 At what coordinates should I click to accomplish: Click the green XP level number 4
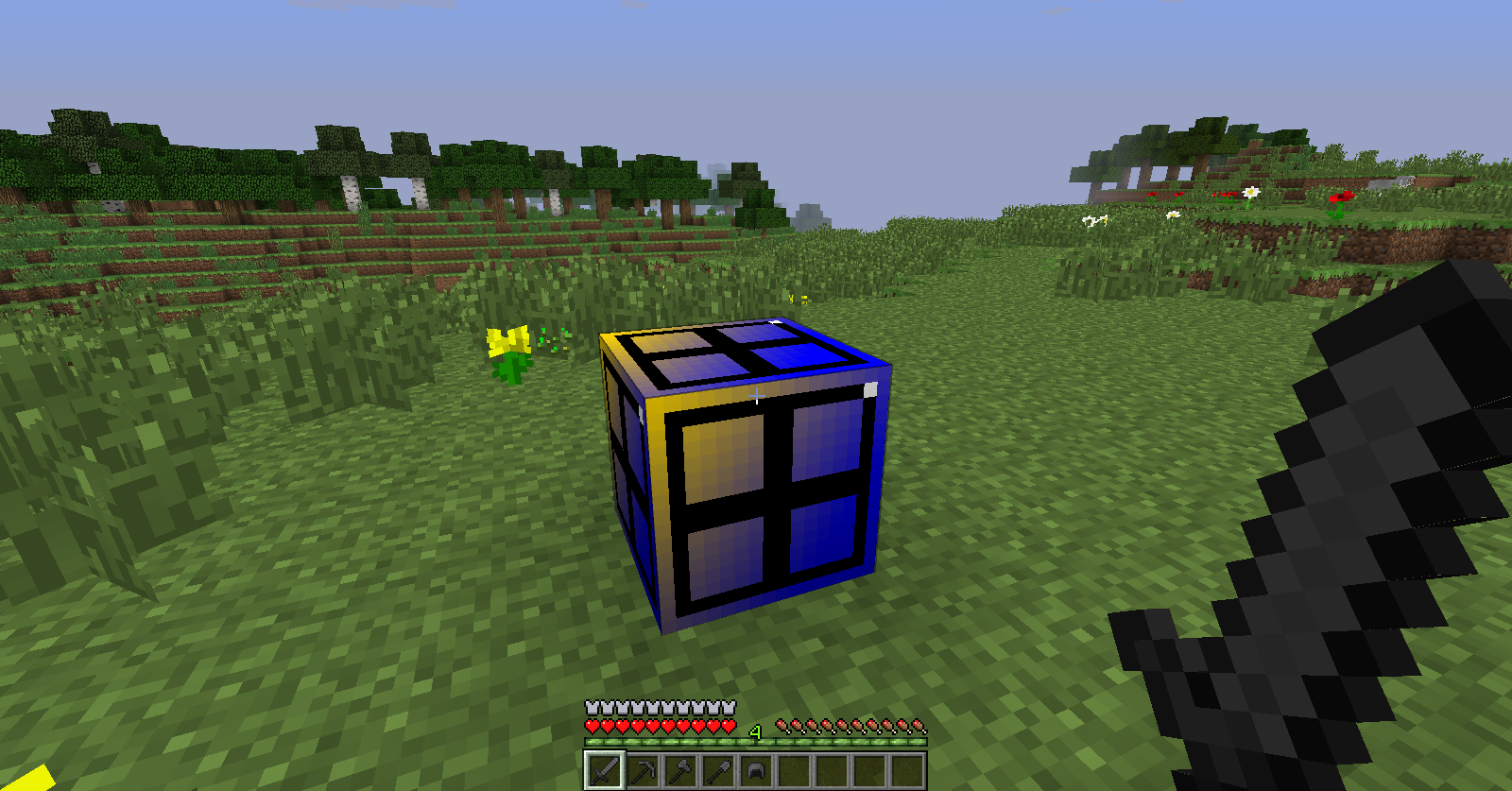point(754,730)
